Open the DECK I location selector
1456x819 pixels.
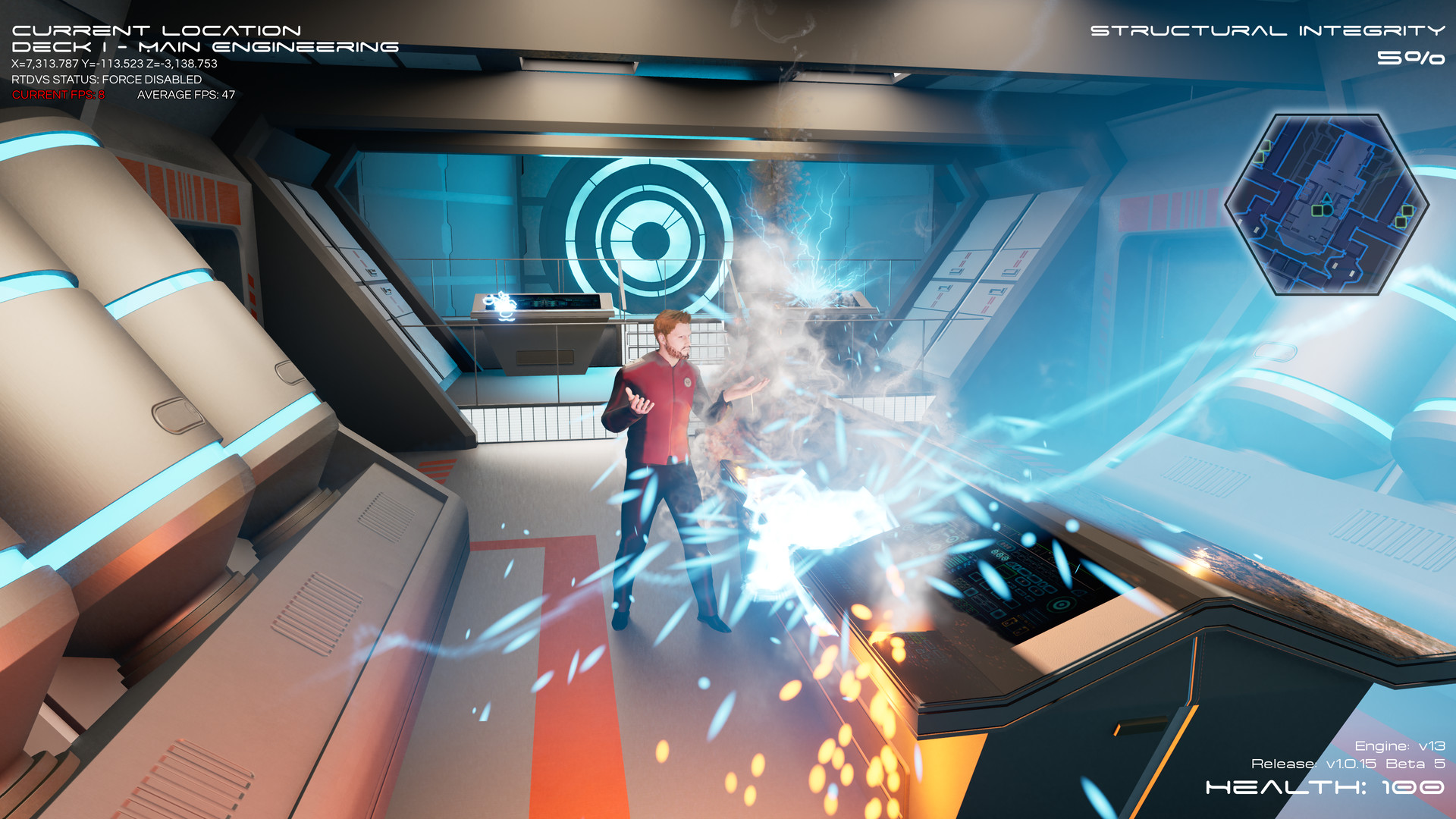click(205, 45)
